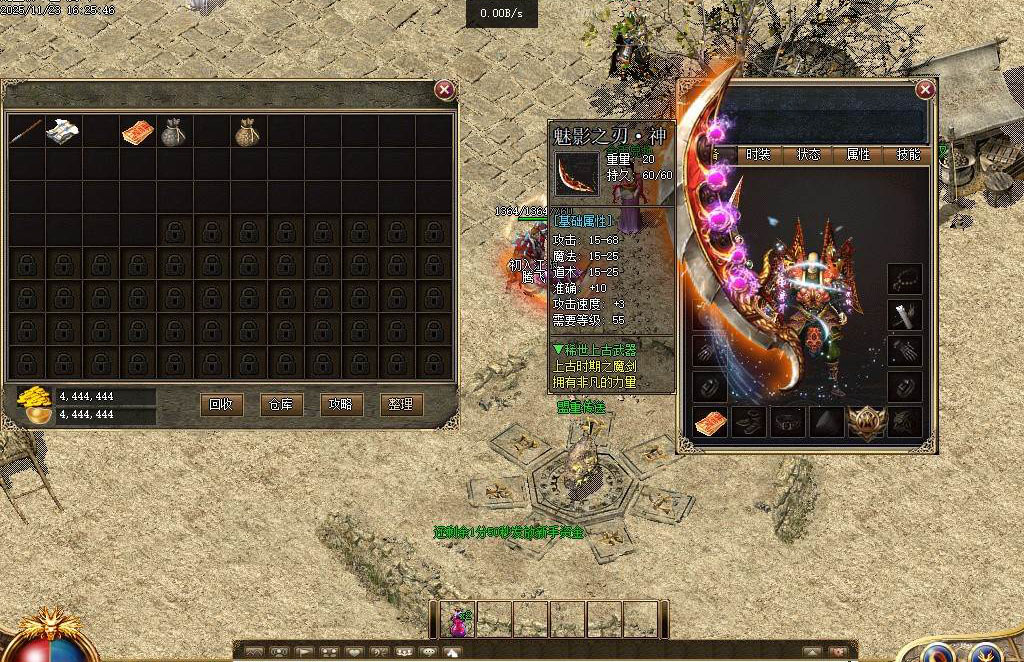
Task: Close the character equipment panel
Action: (925, 90)
